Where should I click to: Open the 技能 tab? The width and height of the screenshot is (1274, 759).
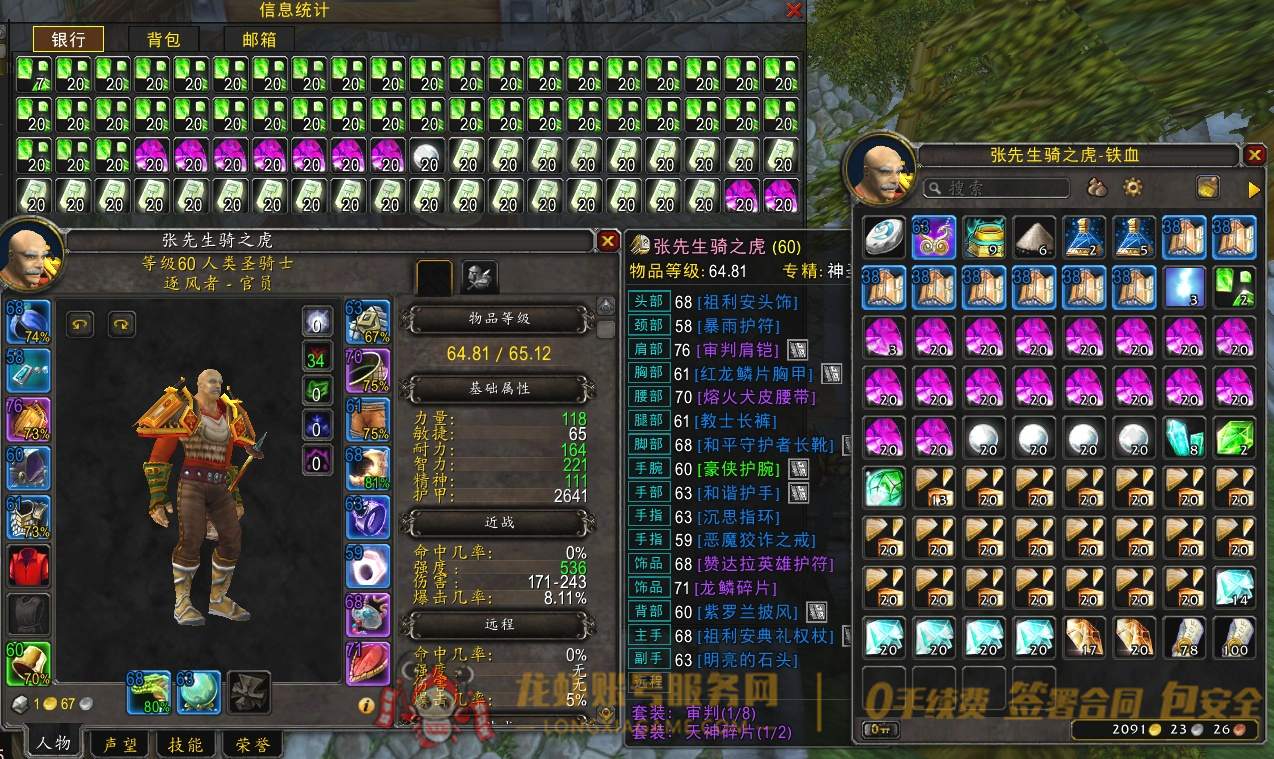pyautogui.click(x=185, y=745)
